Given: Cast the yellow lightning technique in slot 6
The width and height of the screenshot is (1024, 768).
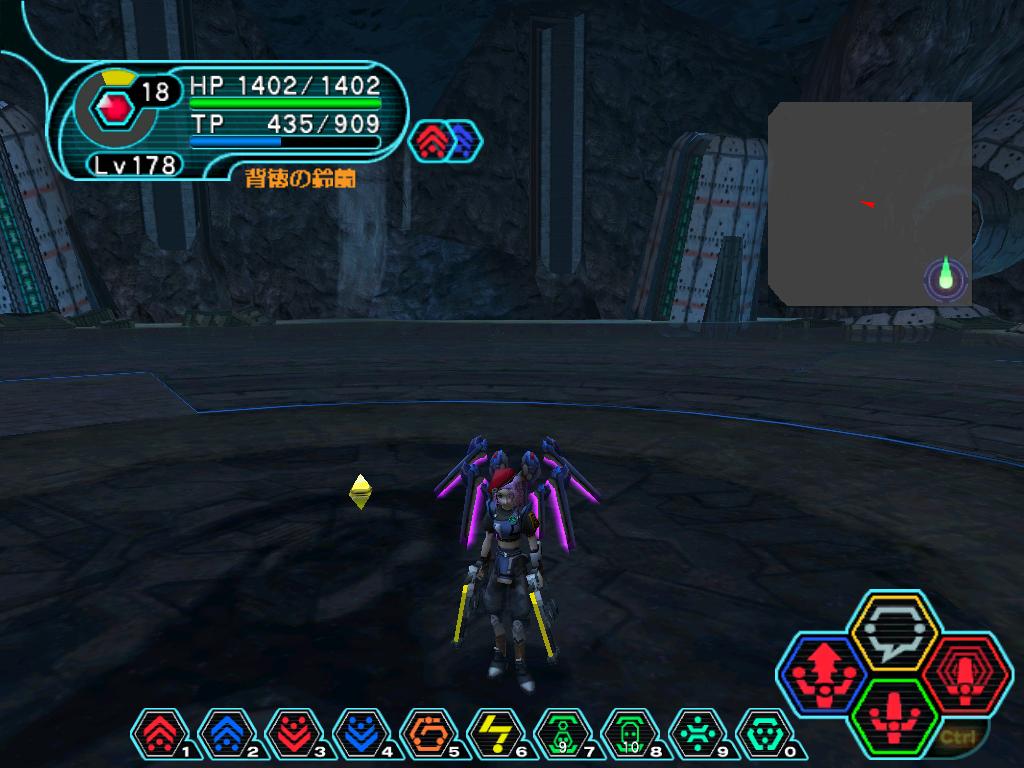Looking at the screenshot, I should (492, 735).
